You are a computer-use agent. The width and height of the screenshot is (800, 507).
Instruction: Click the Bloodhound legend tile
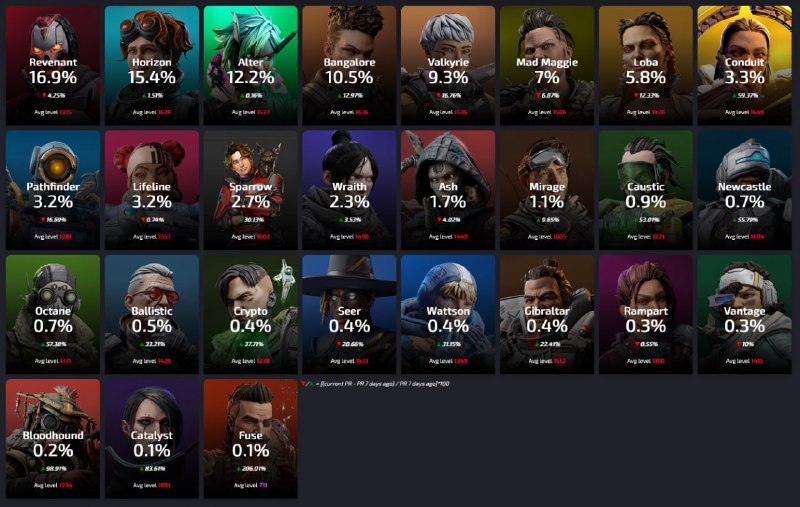pyautogui.click(x=53, y=438)
